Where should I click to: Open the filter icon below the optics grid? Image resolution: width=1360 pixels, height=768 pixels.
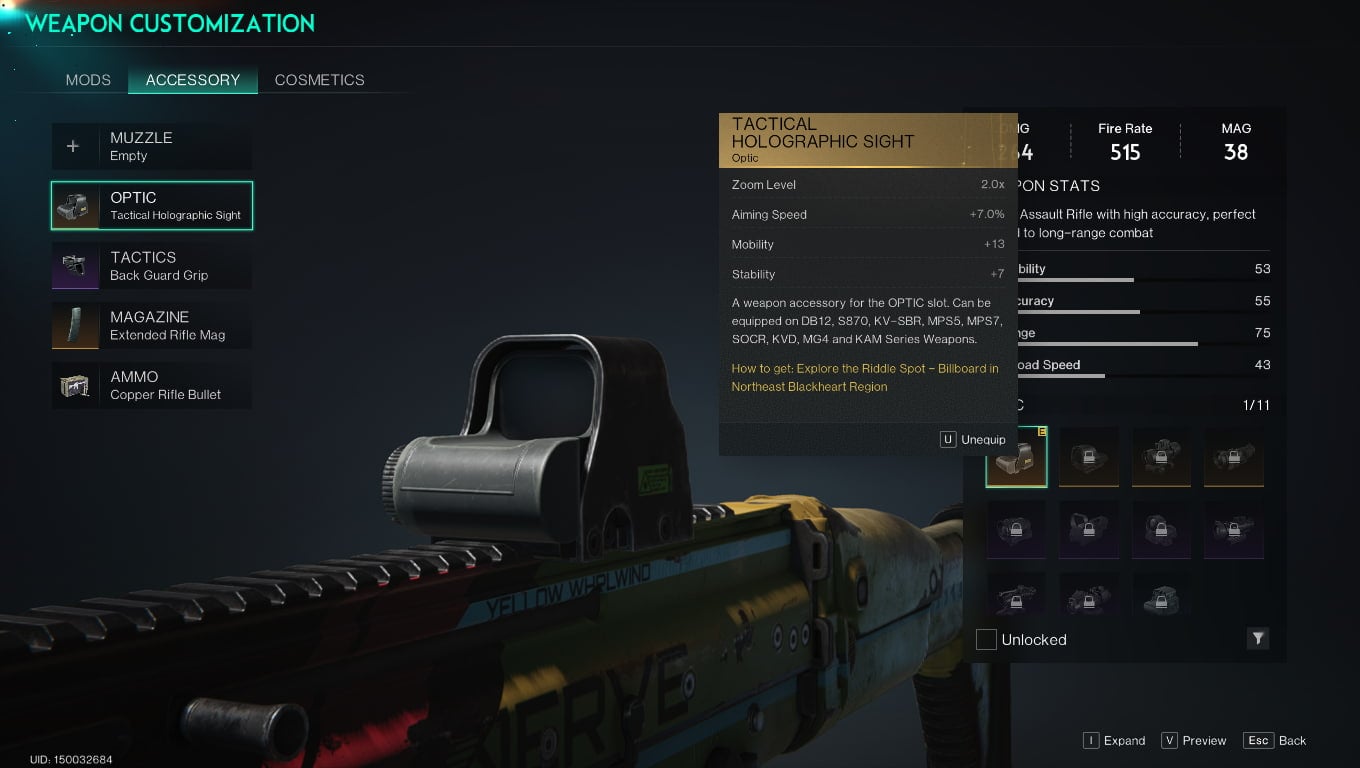pyautogui.click(x=1258, y=639)
